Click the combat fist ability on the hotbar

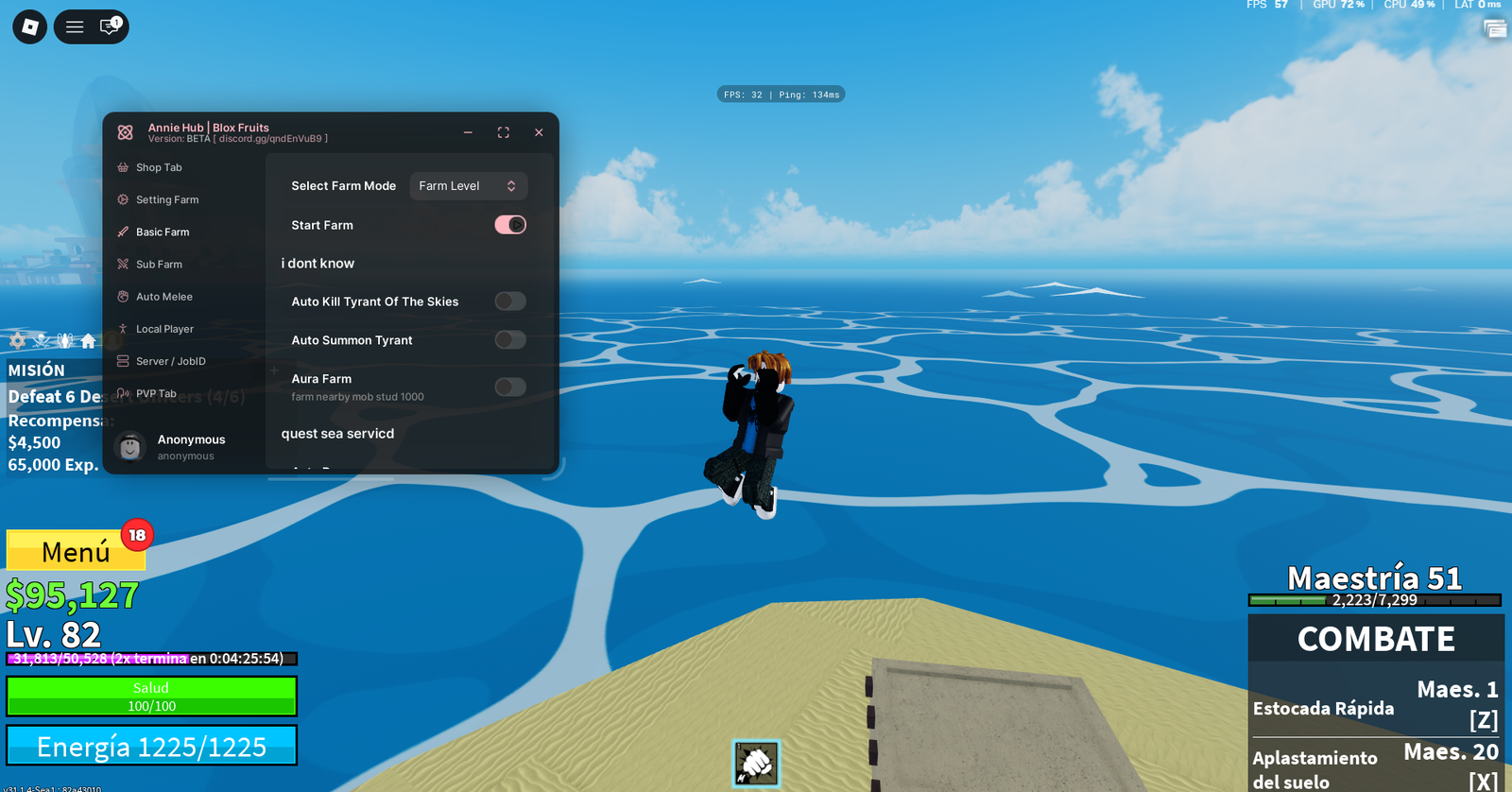click(755, 764)
